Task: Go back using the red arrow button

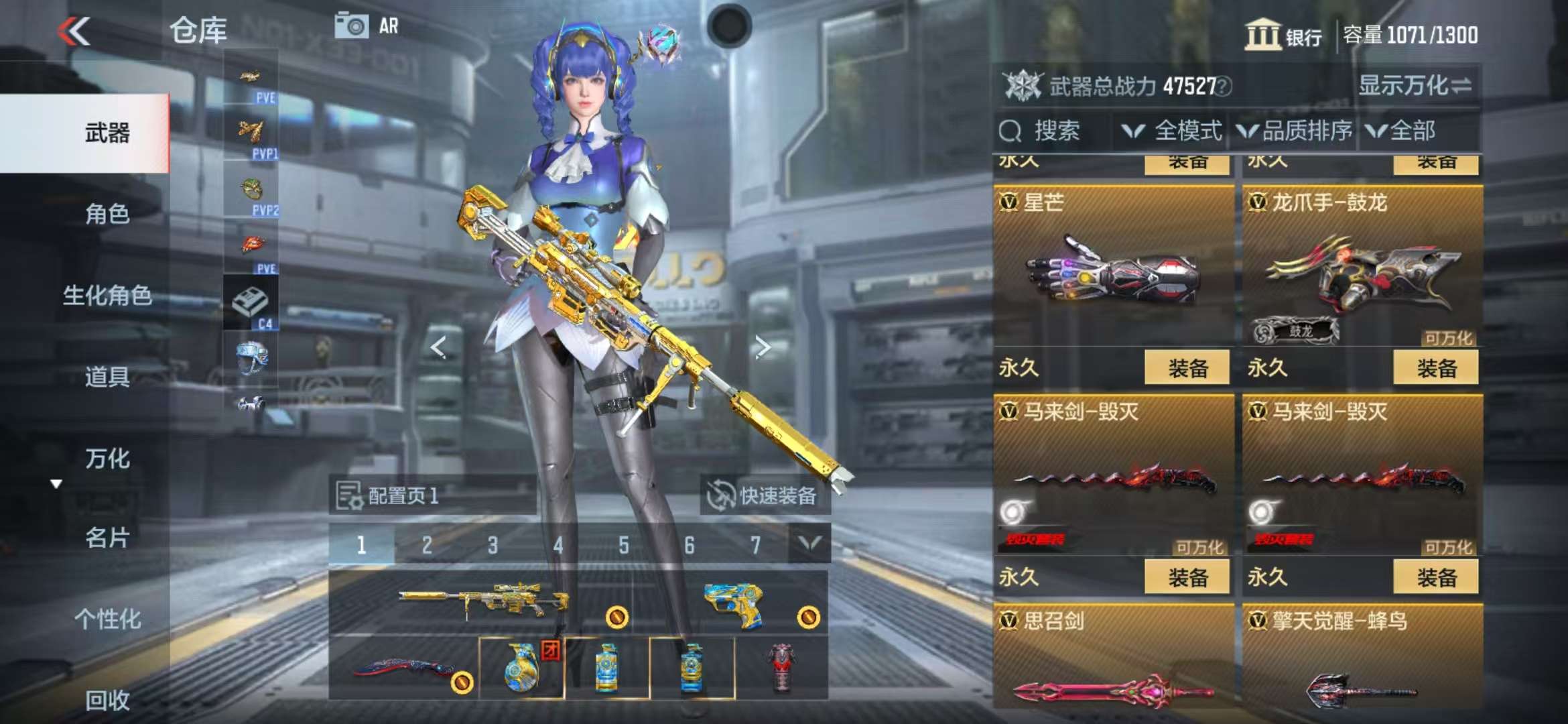Action: click(x=74, y=31)
